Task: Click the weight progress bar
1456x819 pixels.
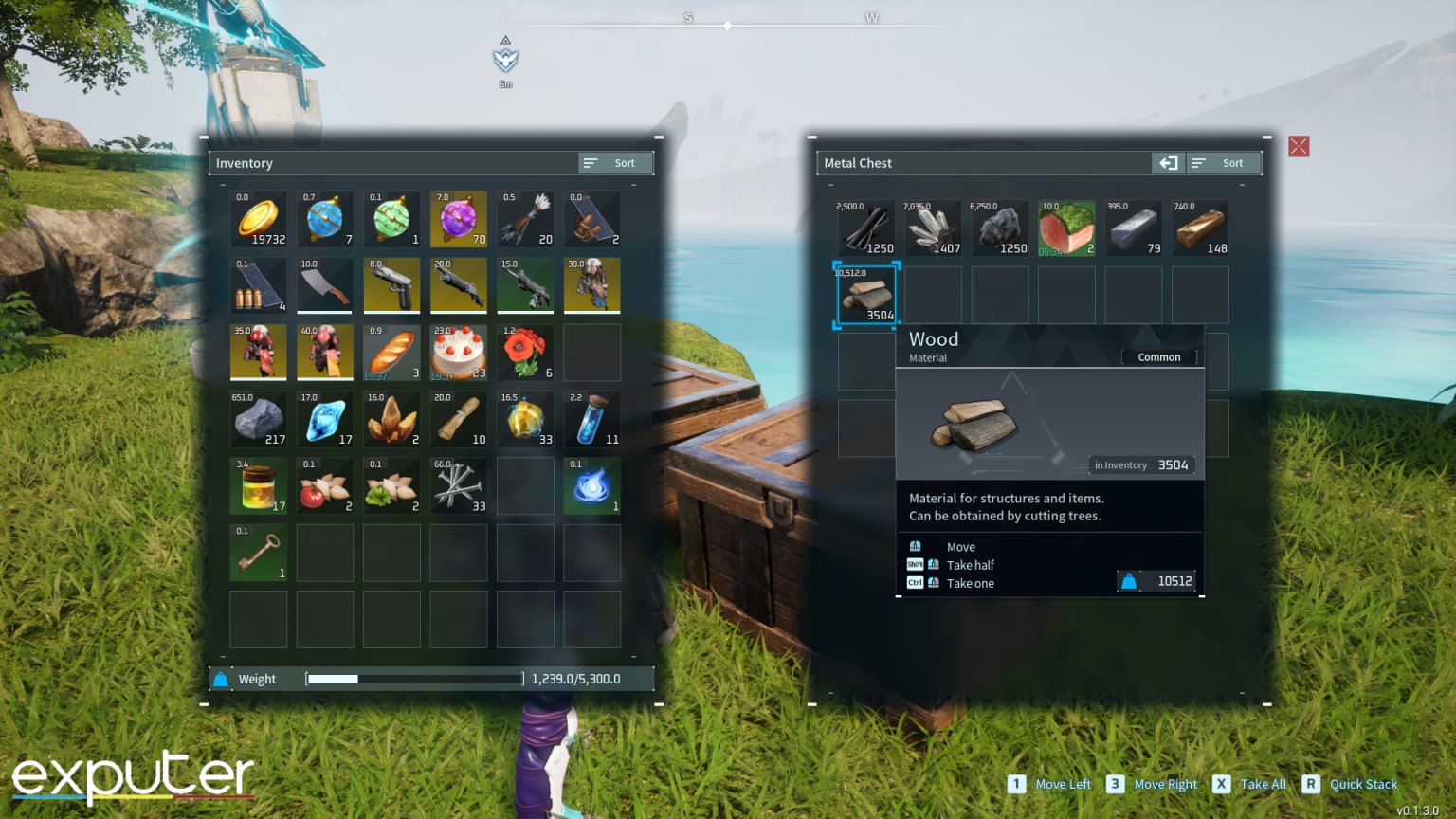Action: tap(412, 679)
